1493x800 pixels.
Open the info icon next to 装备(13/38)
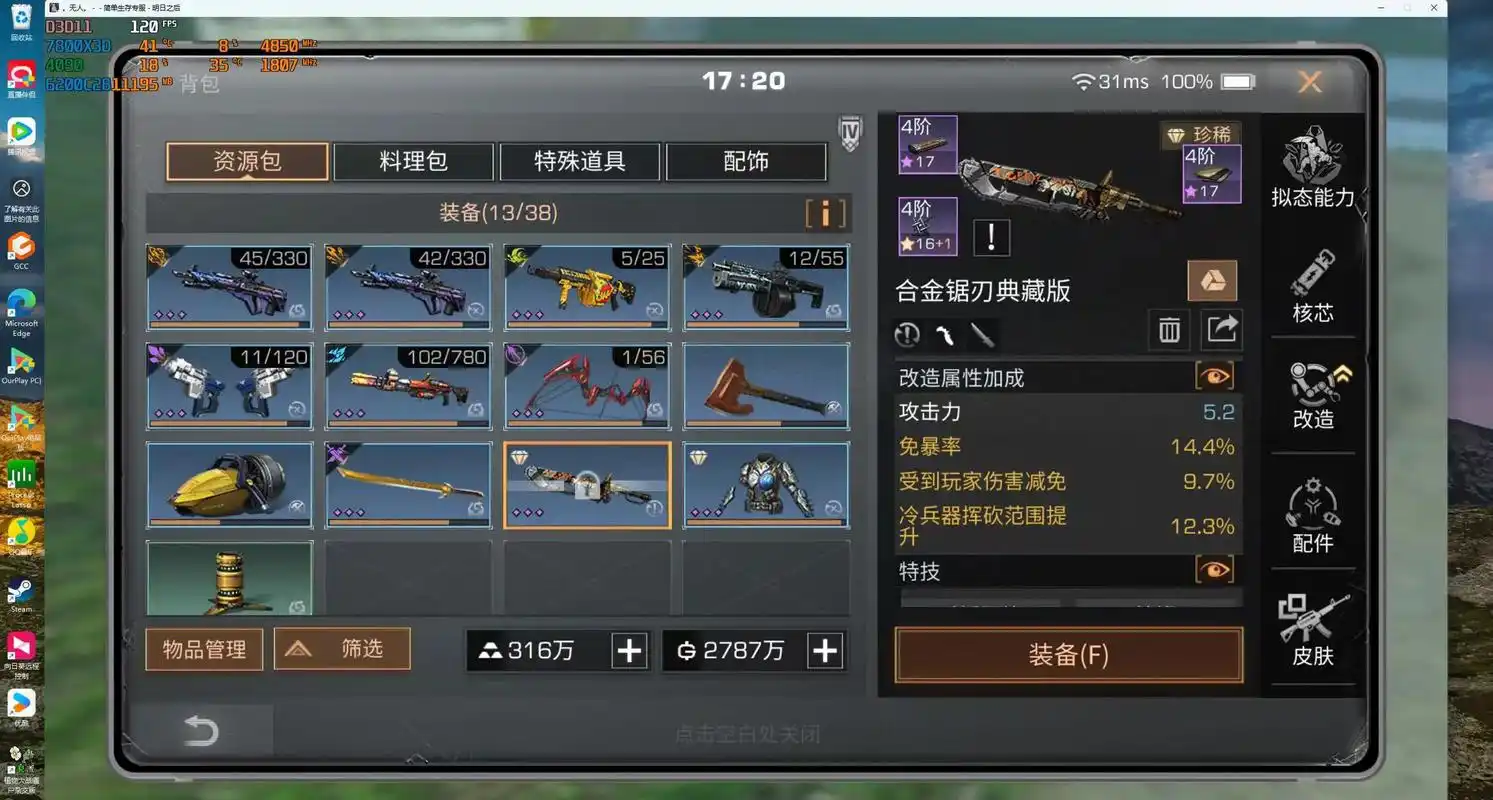(x=824, y=213)
